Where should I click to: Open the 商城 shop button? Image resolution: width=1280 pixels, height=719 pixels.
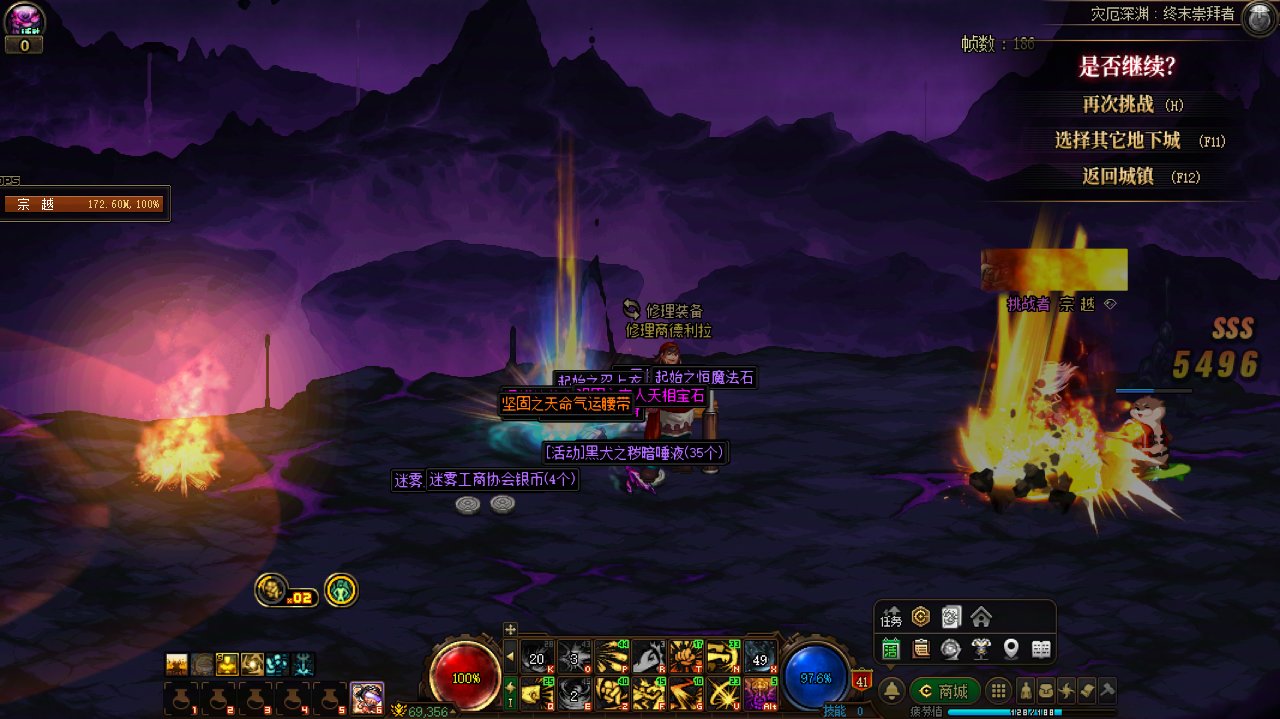(944, 691)
